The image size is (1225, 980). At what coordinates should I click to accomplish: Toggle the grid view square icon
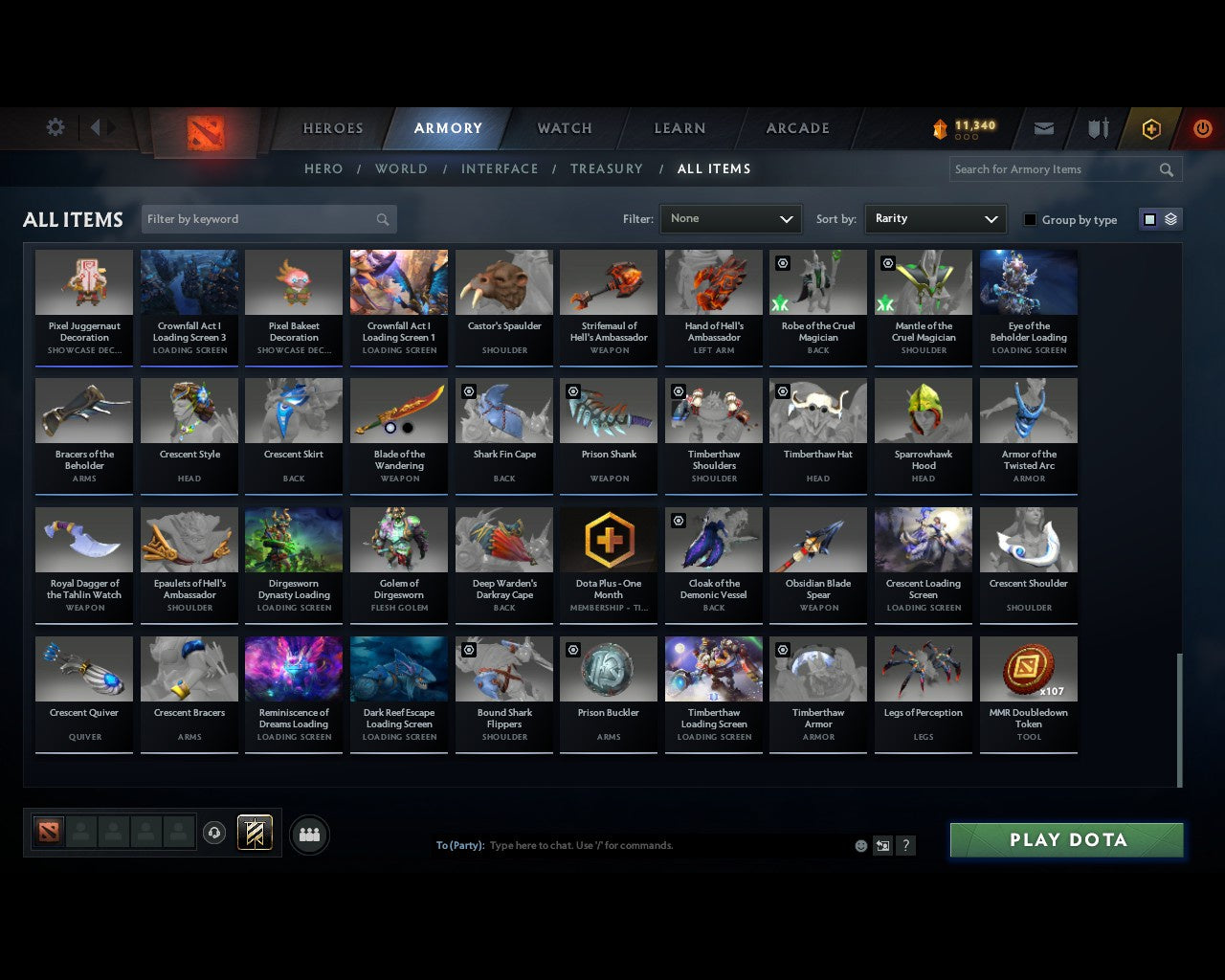tap(1149, 218)
